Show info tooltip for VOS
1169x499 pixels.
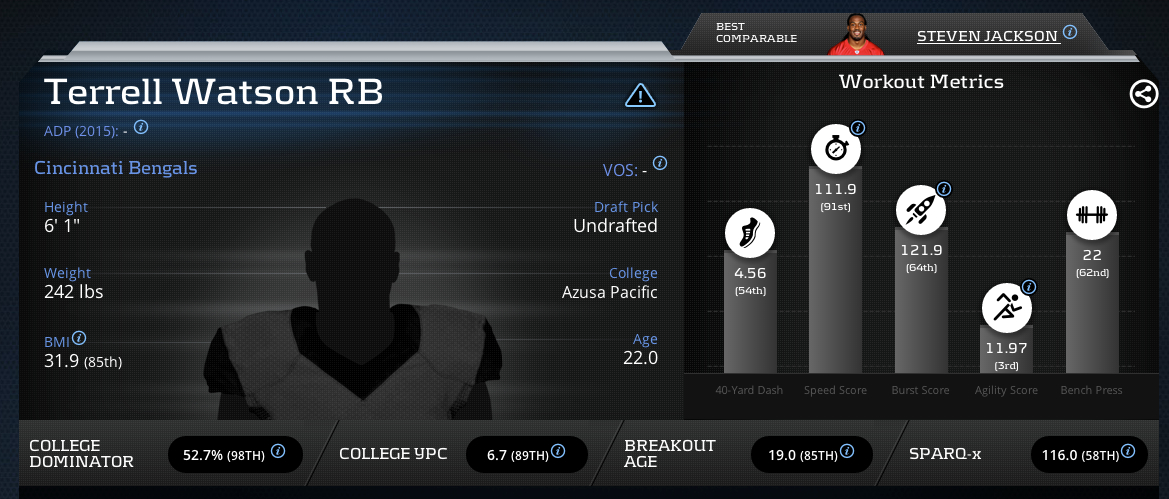click(x=660, y=163)
